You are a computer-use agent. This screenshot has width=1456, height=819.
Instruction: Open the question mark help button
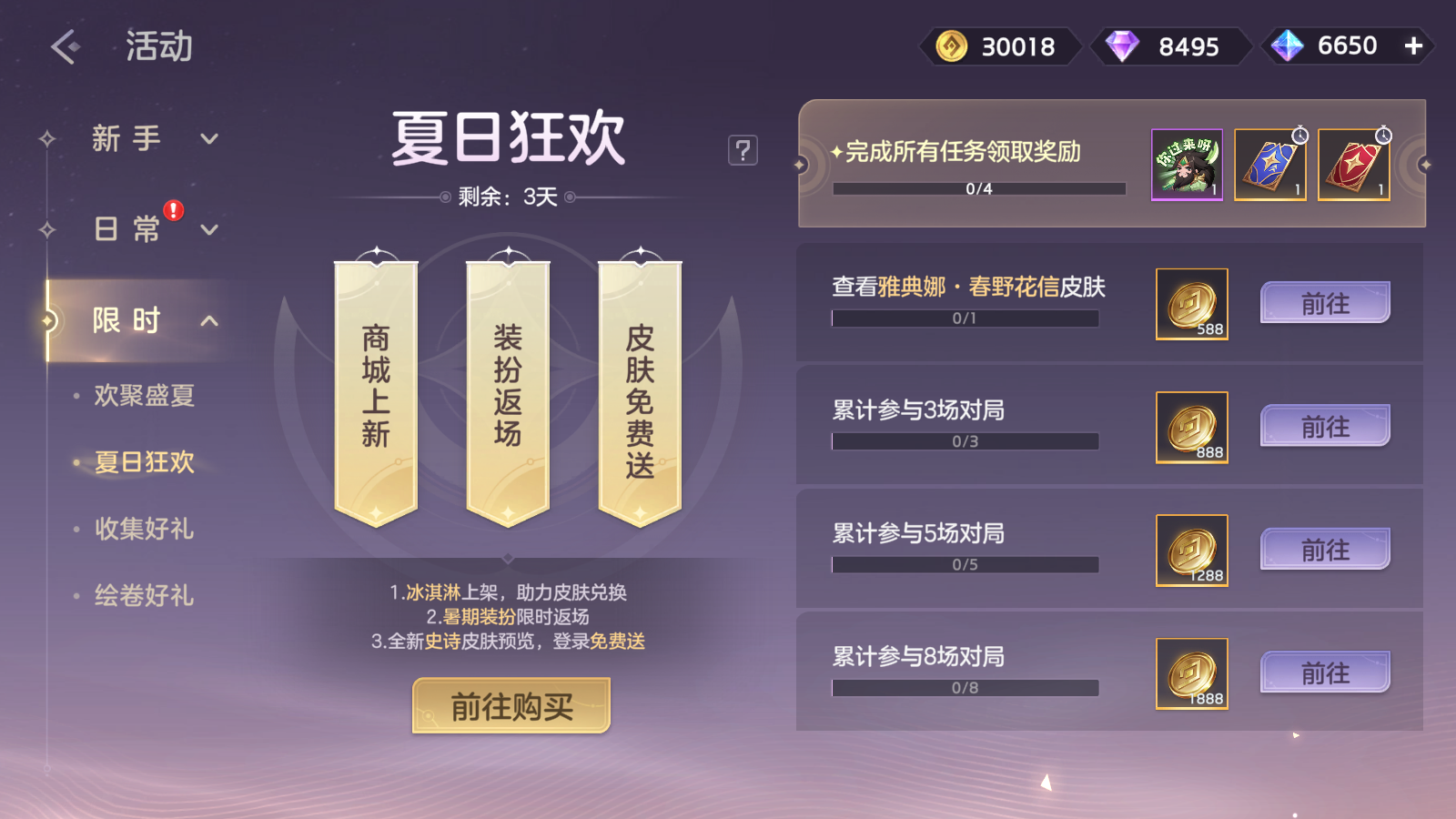pos(743,150)
